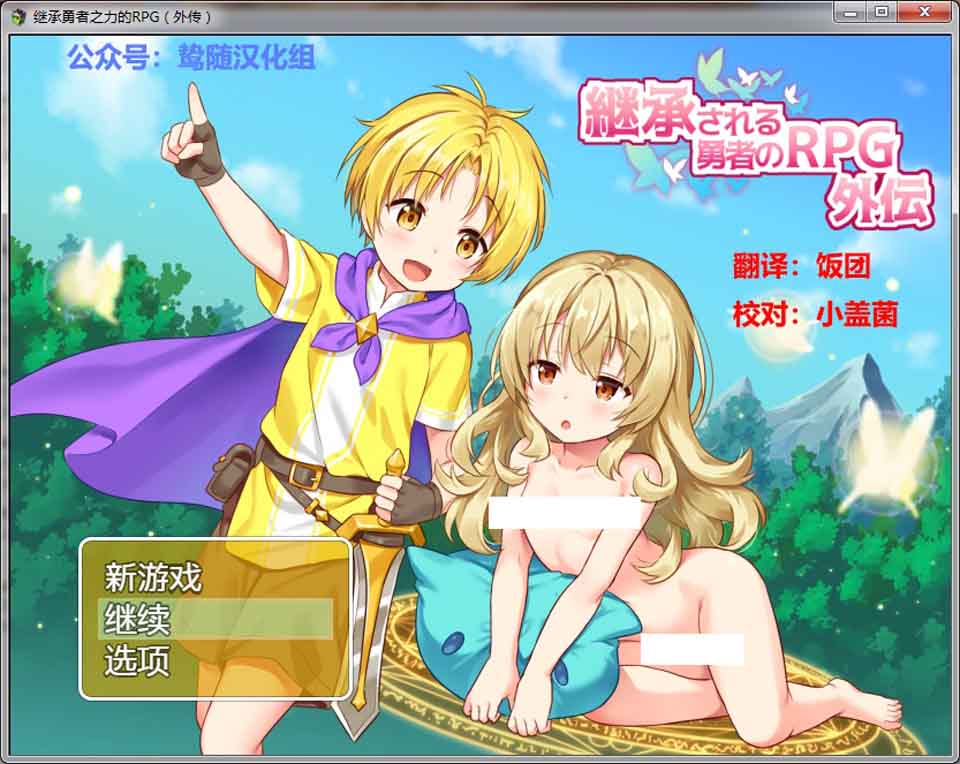The height and width of the screenshot is (764, 960).
Task: Select the 继续 continue option
Action: [138, 619]
